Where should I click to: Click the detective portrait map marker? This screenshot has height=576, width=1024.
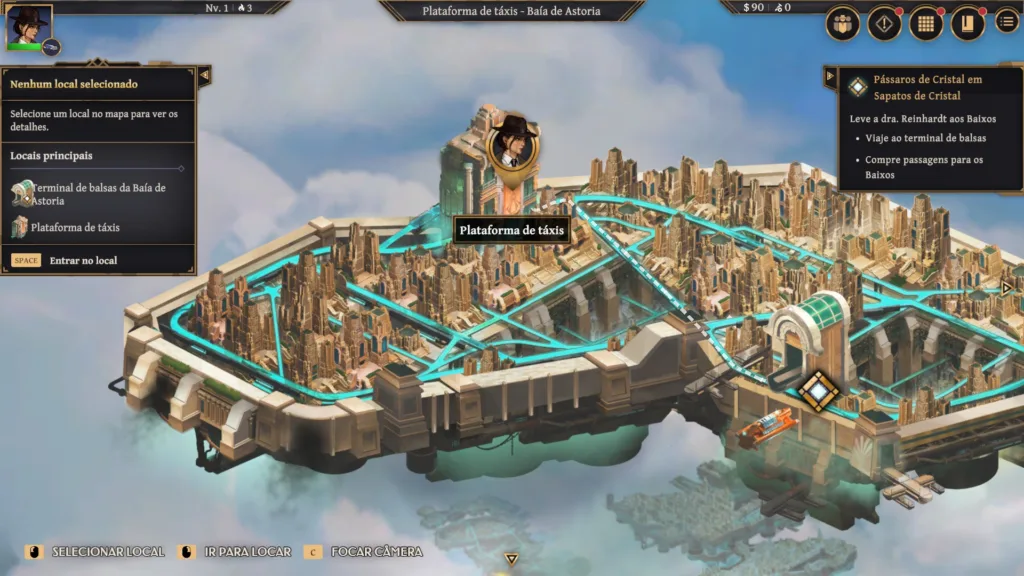click(513, 147)
